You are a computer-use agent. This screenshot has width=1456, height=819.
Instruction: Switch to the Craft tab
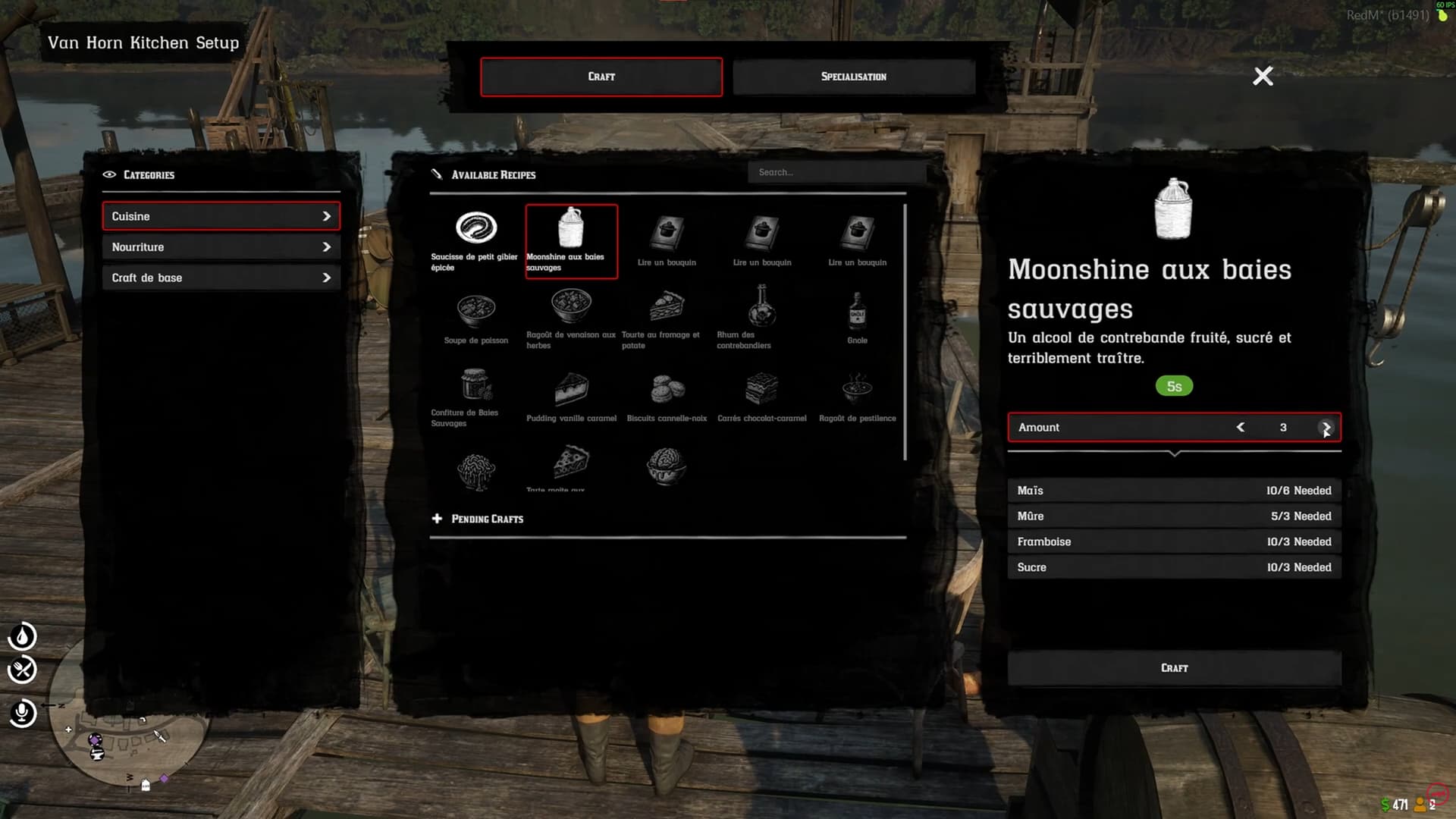click(601, 76)
